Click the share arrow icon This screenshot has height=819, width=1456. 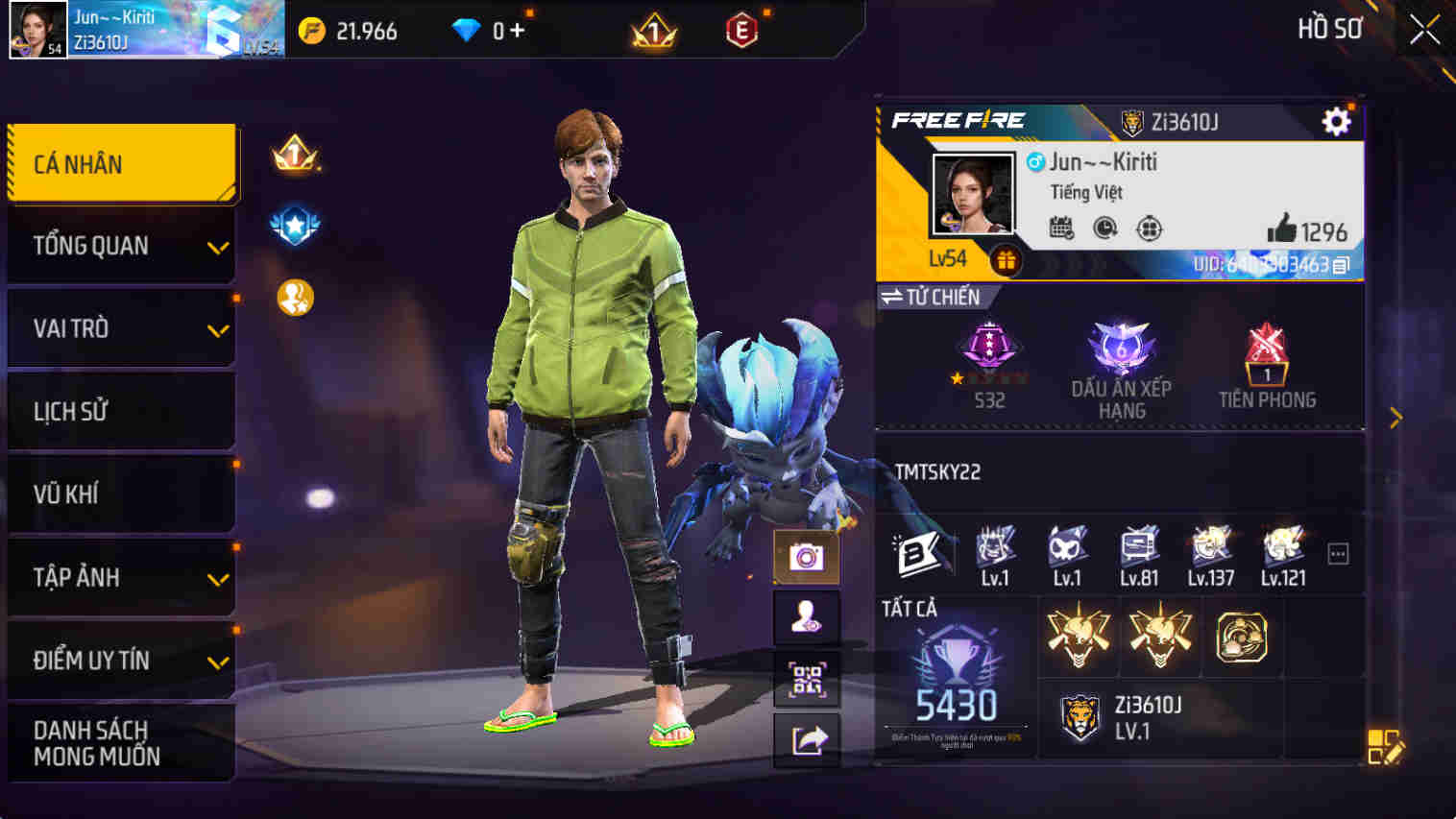807,738
